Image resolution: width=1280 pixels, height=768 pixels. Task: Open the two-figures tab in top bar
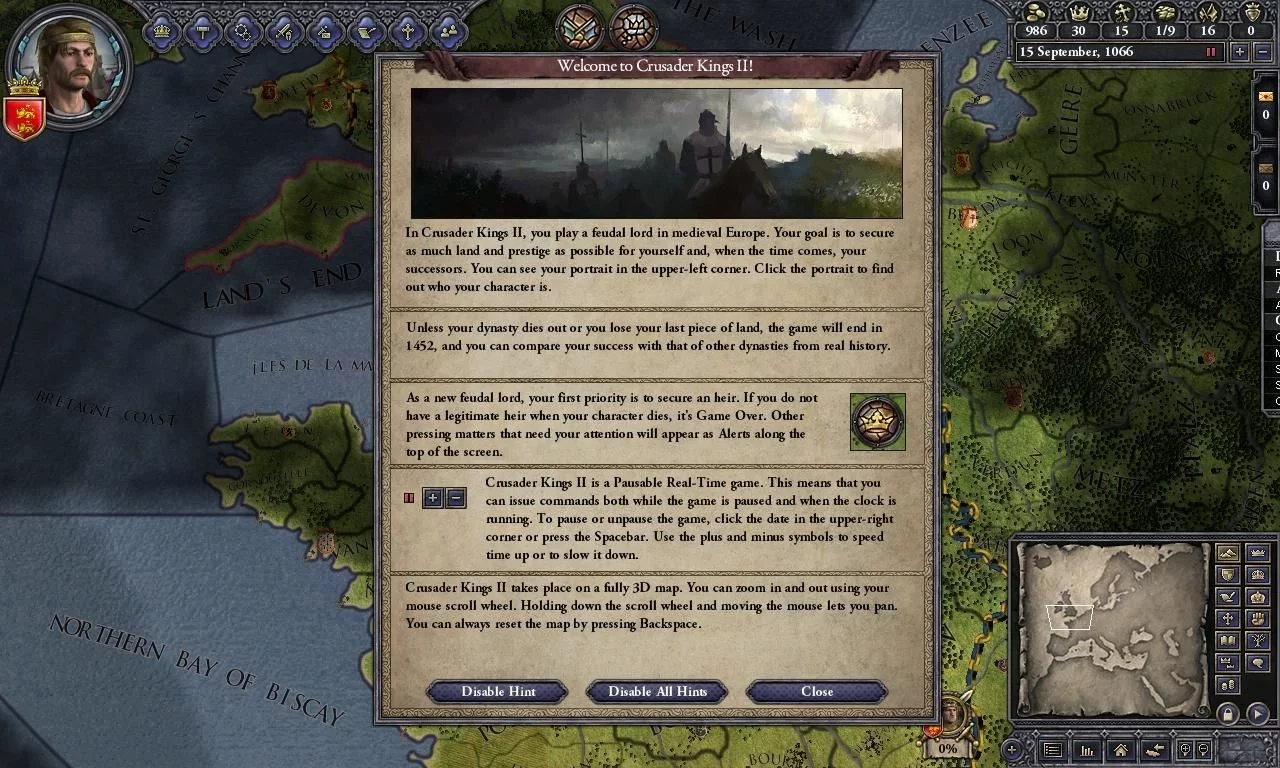(x=448, y=31)
